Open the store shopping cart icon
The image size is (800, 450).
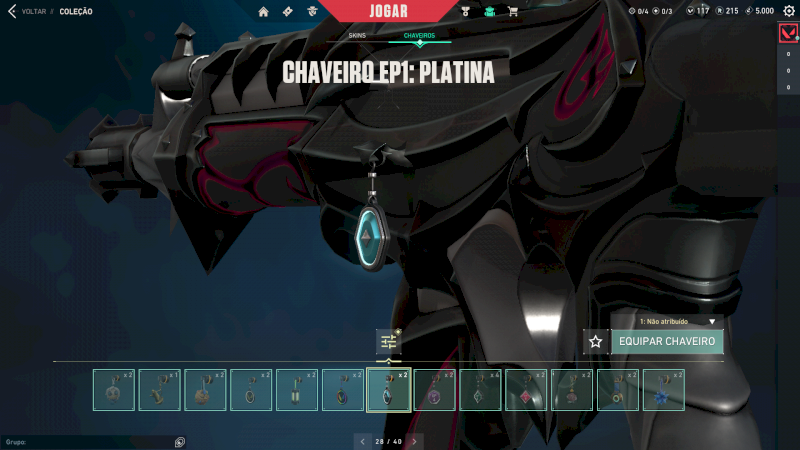point(513,12)
